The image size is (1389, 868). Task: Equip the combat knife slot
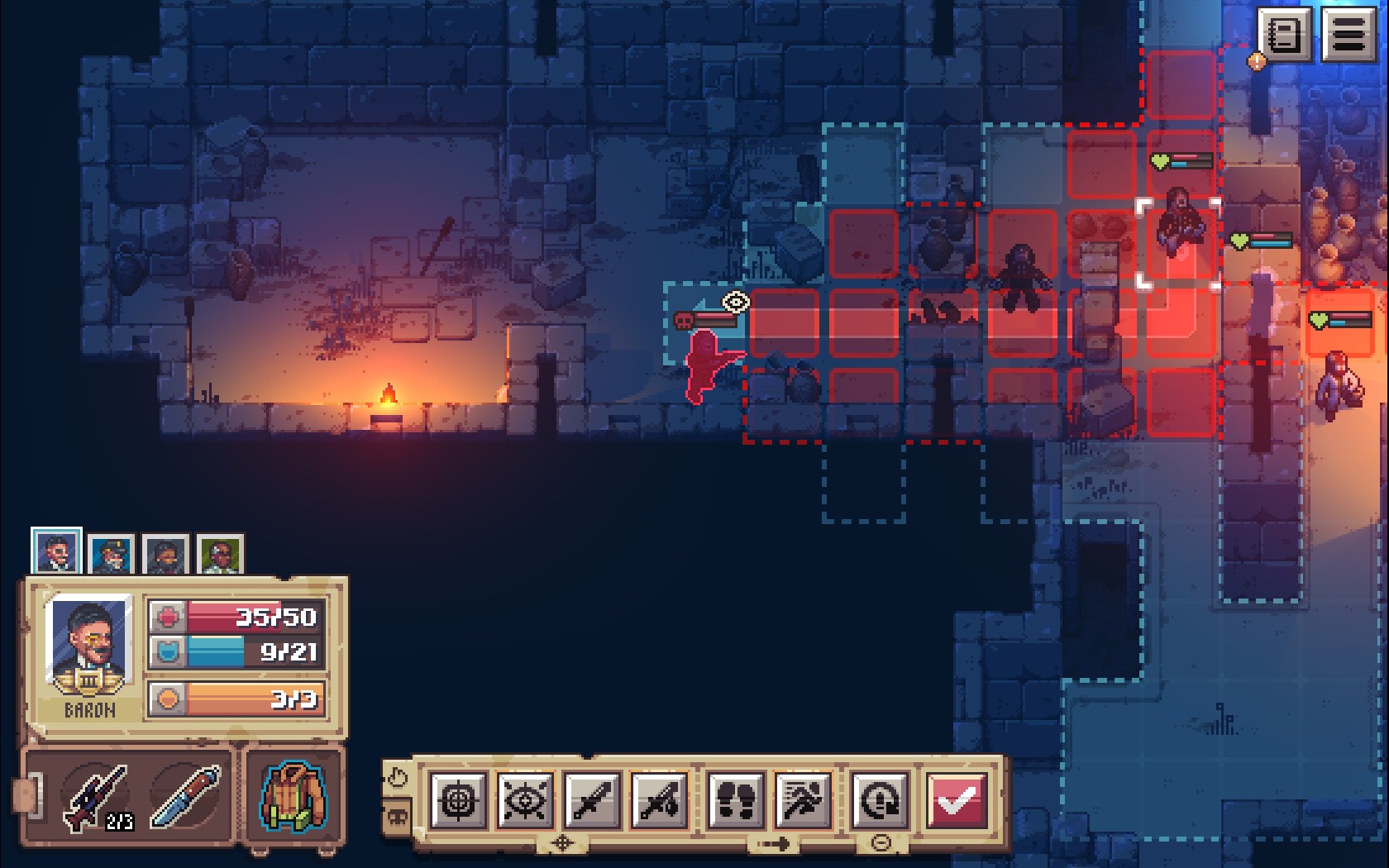[187, 797]
